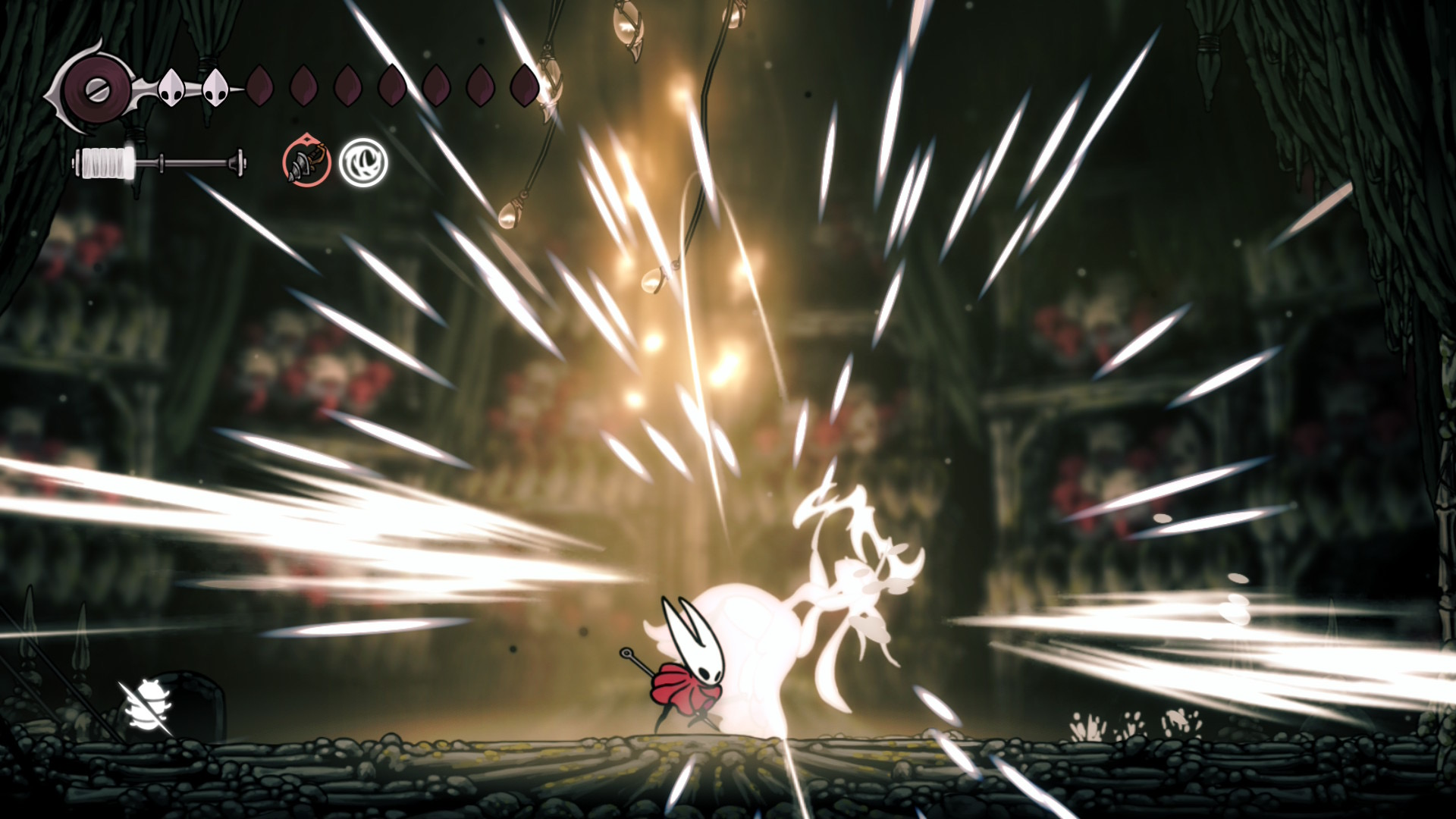Activate the white swirl silk skill icon
The width and height of the screenshot is (1456, 819).
click(363, 162)
